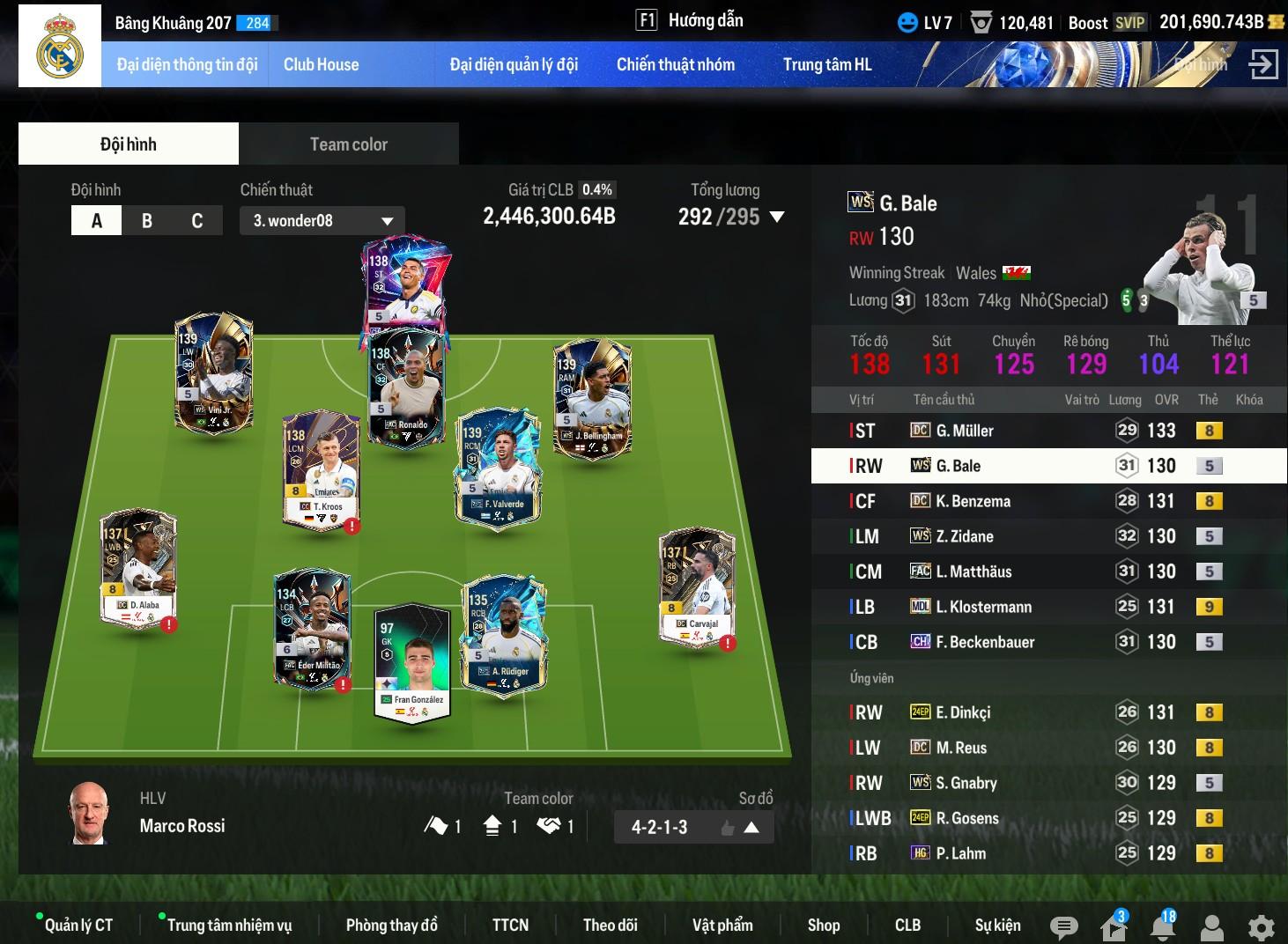Open Phòng thay đồ in bottom bar
This screenshot has width=1288, height=944.
pos(391,925)
